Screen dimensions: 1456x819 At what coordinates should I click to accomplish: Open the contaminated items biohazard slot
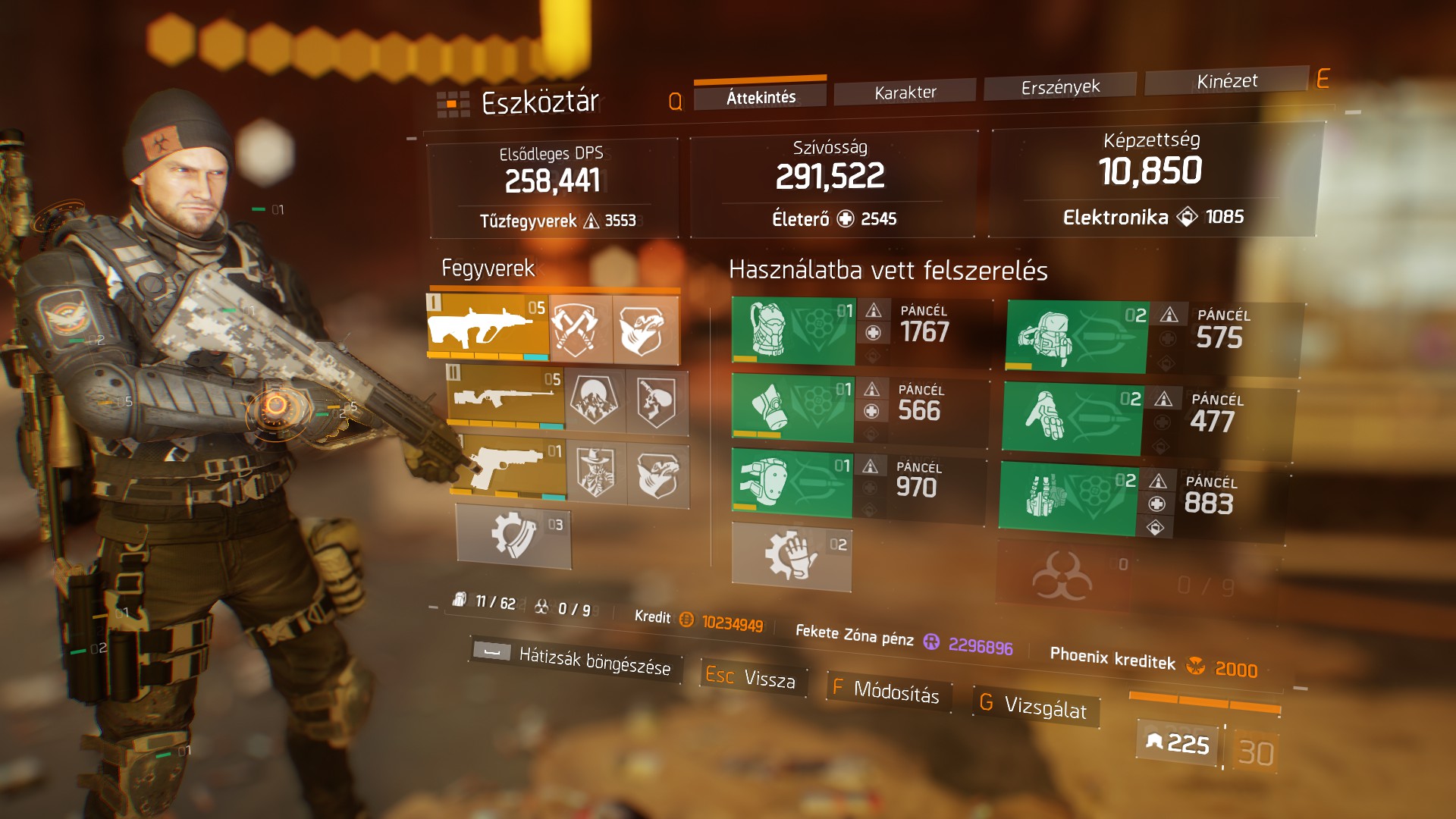point(1063,578)
